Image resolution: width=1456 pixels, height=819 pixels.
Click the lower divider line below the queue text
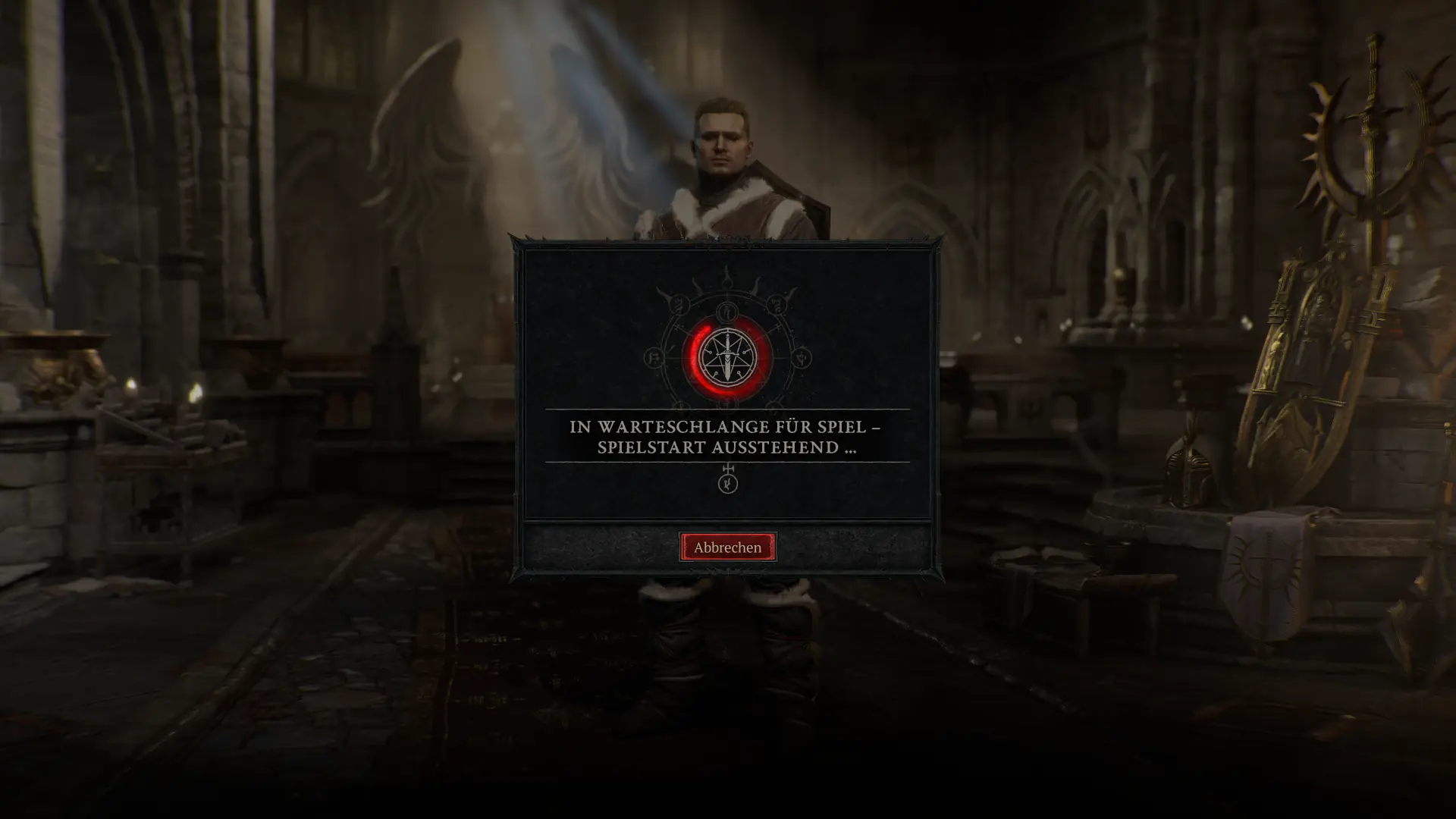tap(726, 463)
